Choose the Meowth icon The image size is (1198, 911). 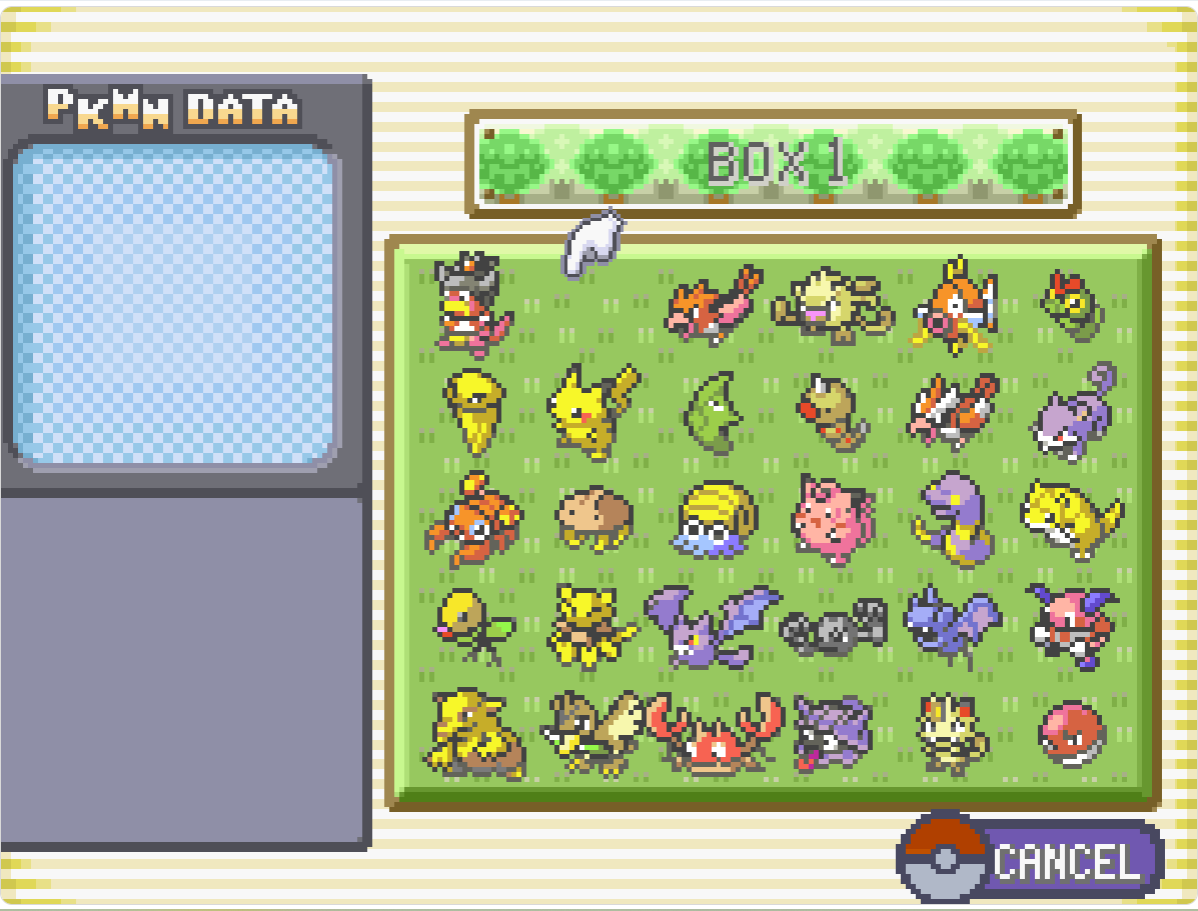(x=952, y=735)
